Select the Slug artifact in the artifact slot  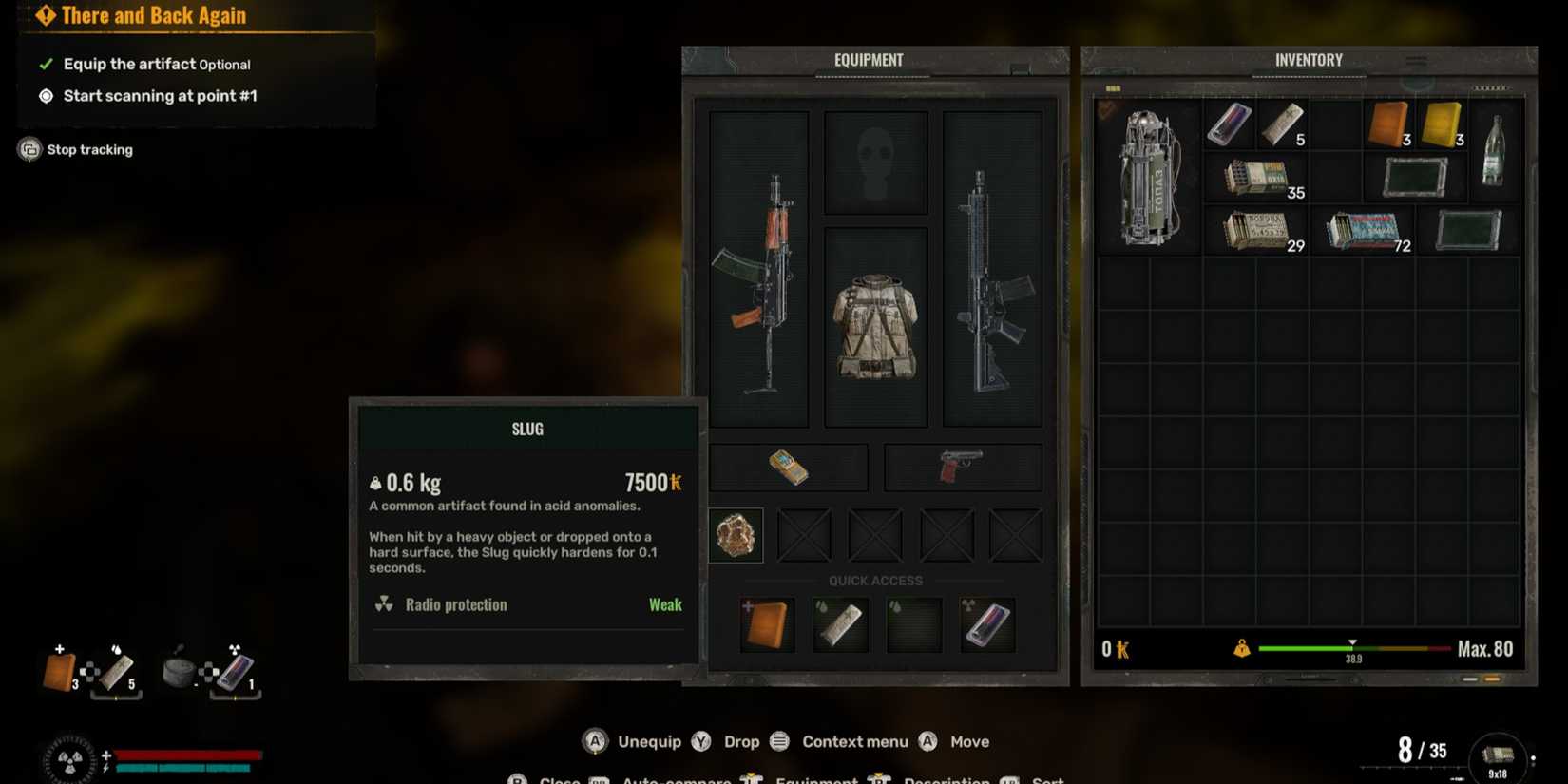(x=736, y=534)
